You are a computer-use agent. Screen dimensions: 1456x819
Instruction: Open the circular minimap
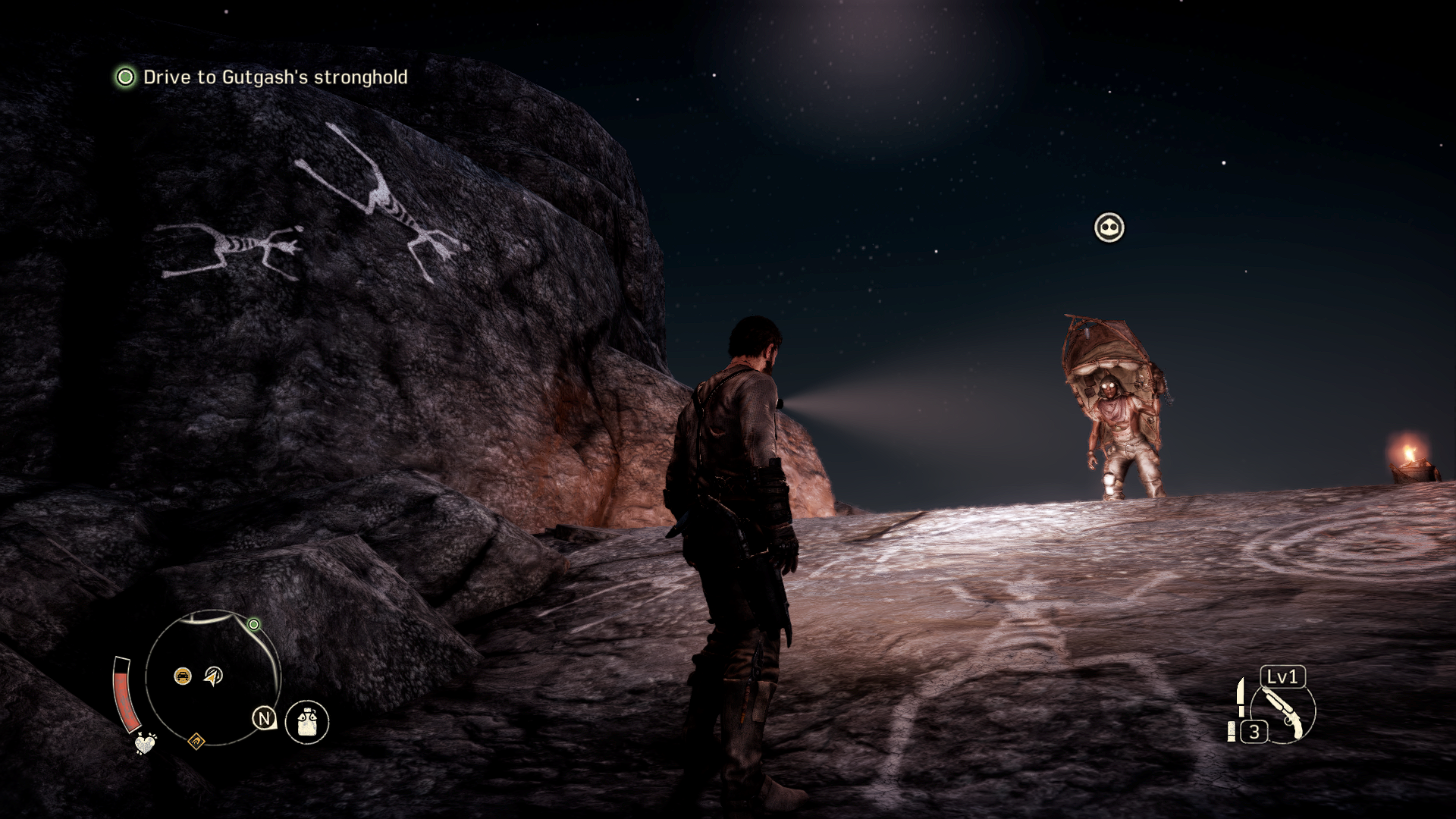pyautogui.click(x=213, y=677)
